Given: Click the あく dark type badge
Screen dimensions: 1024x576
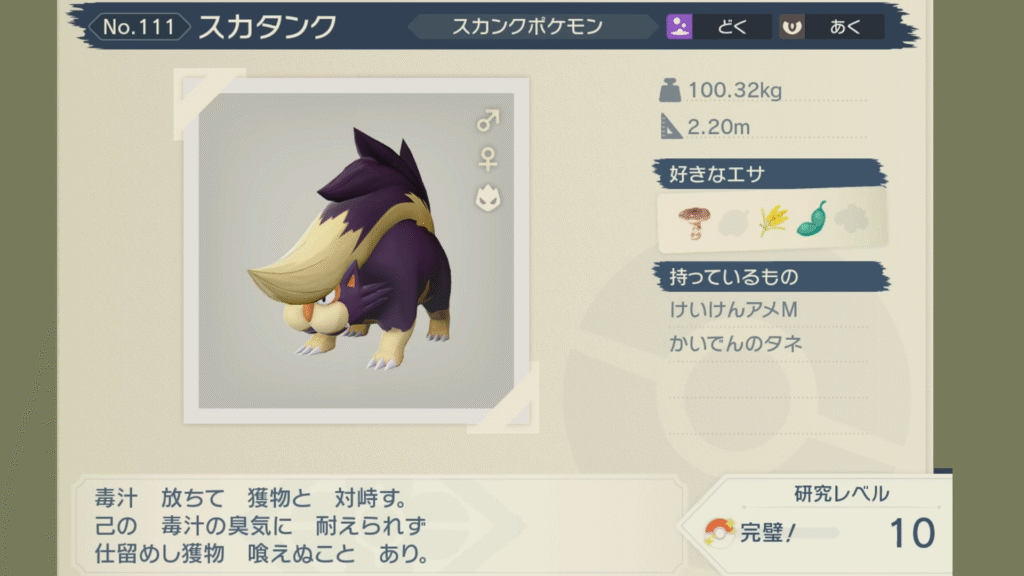Looking at the screenshot, I should point(831,27).
